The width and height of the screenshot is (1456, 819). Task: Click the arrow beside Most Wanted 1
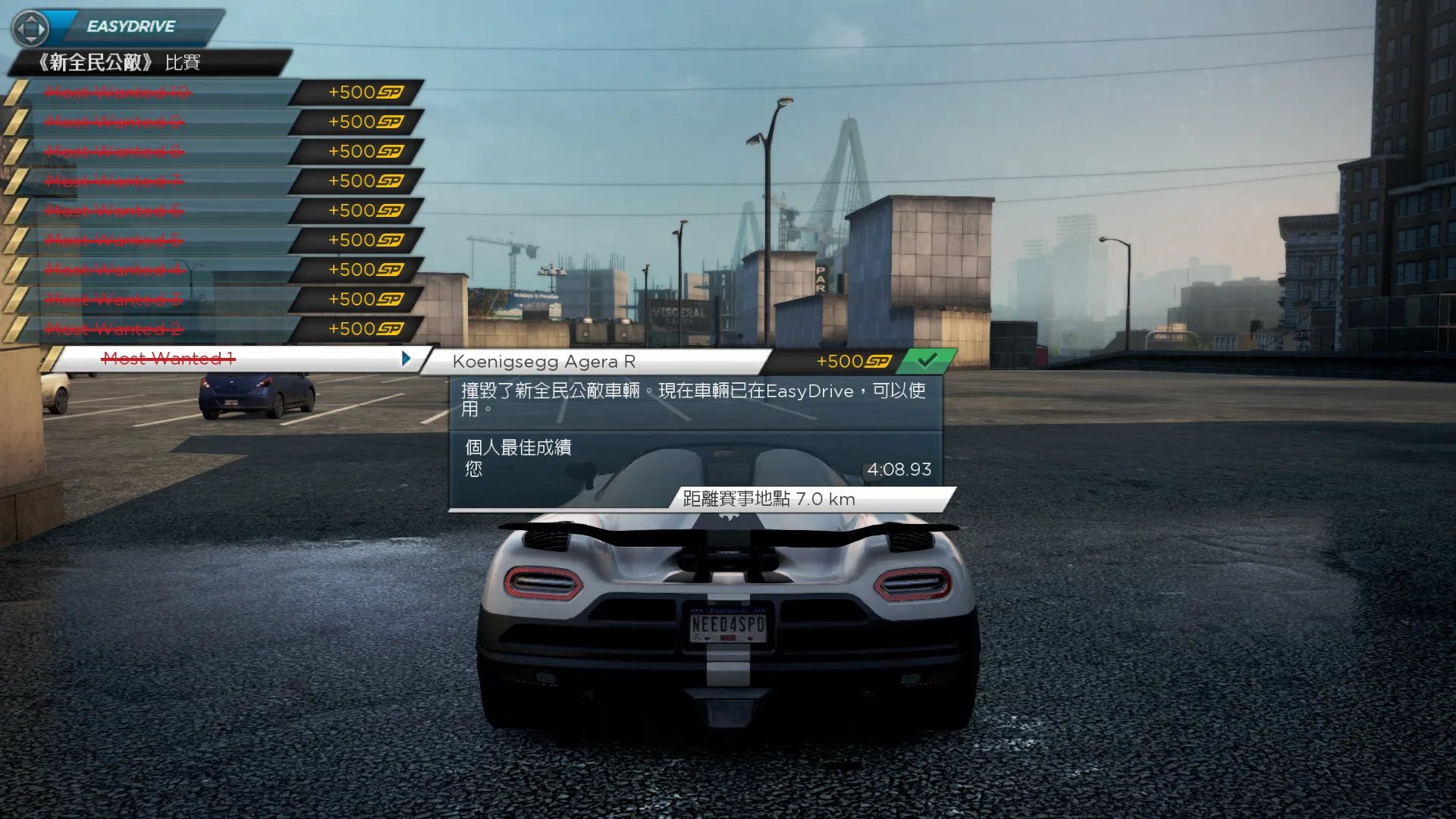click(x=406, y=359)
